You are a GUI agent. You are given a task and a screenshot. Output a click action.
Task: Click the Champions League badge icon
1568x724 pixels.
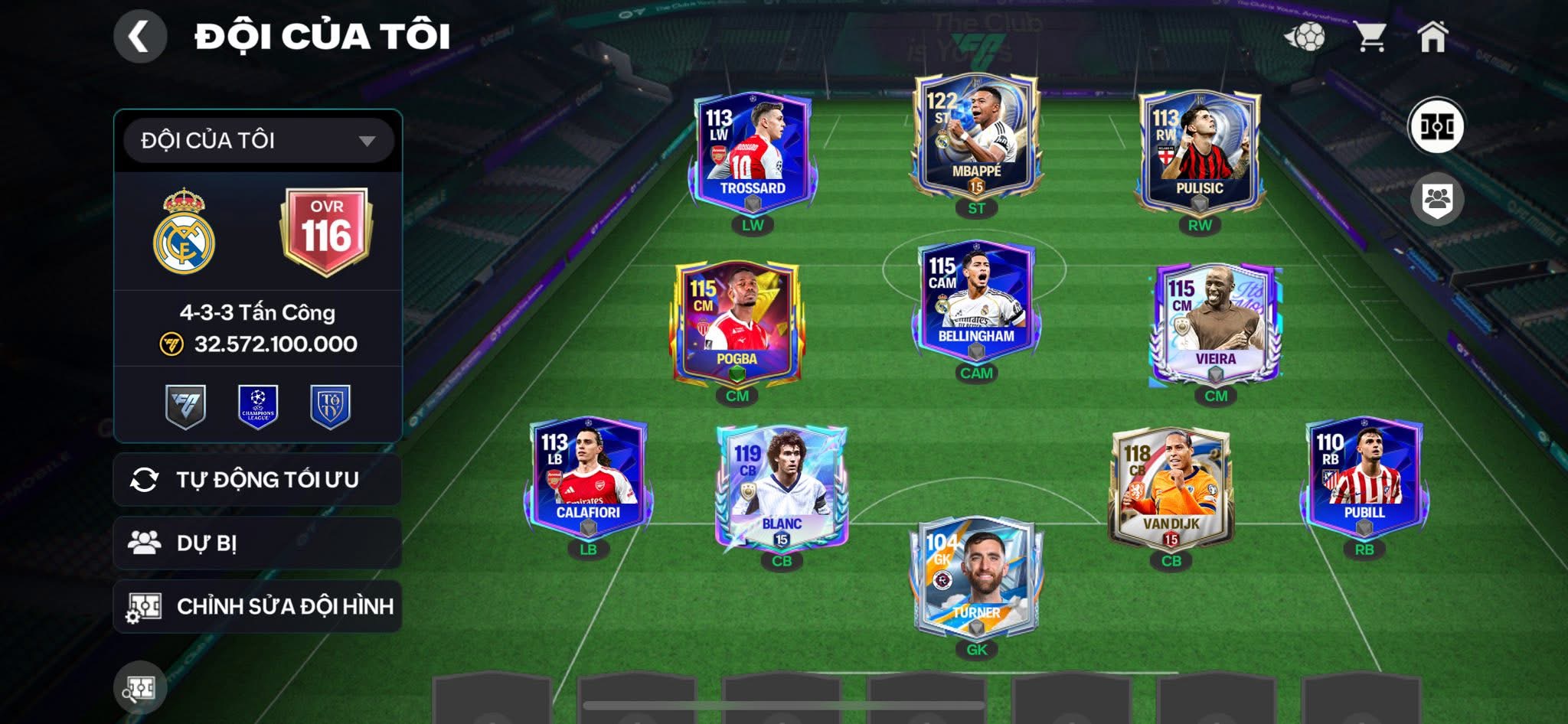(x=258, y=406)
